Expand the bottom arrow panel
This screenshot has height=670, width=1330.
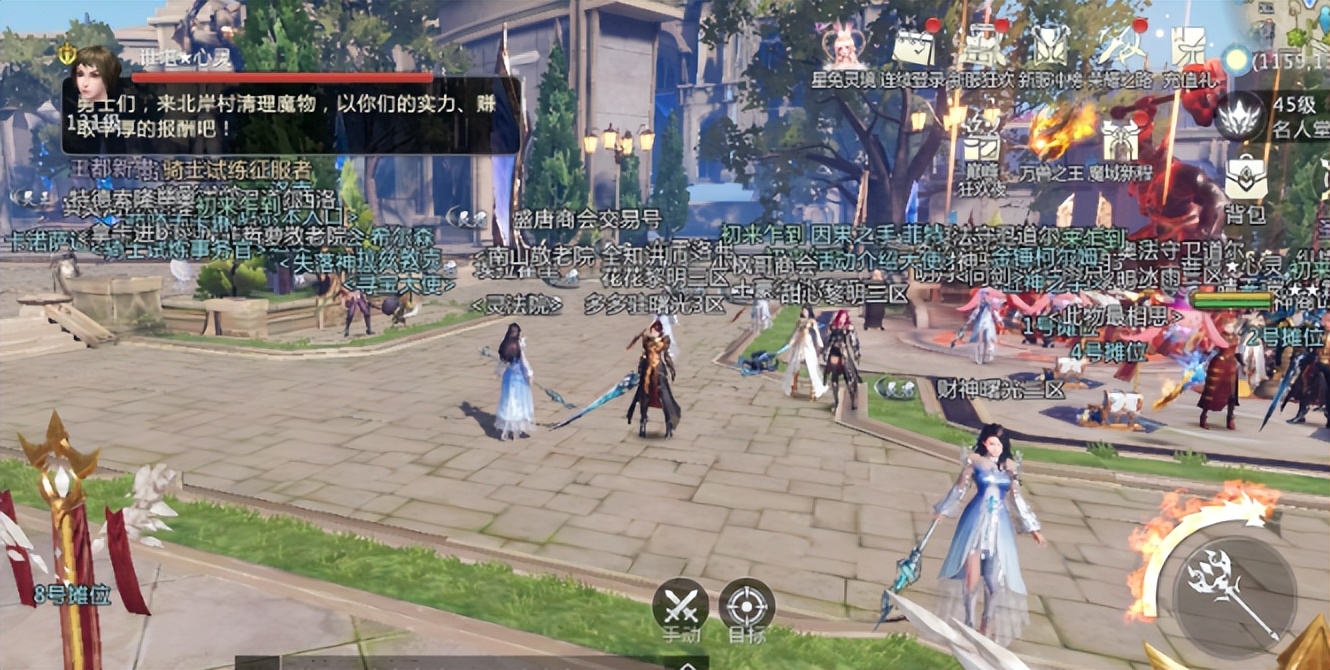coord(686,663)
